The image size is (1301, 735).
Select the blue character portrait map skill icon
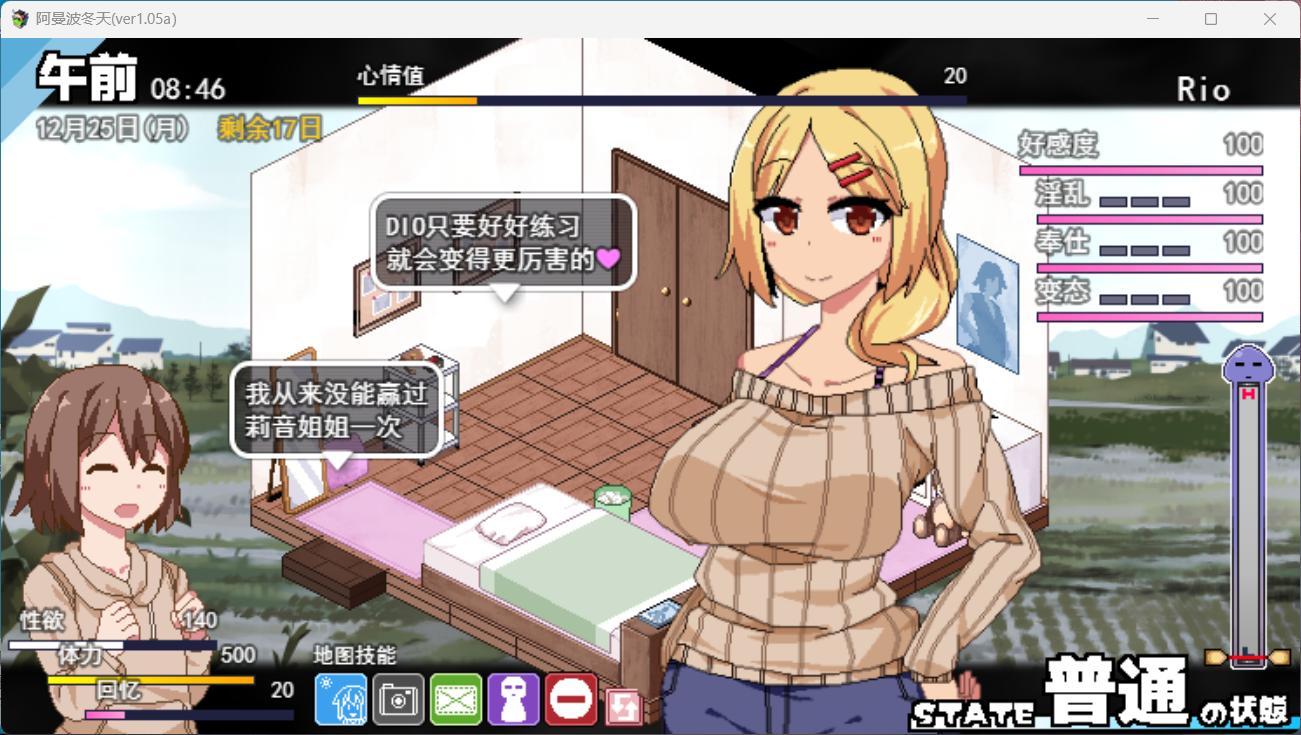(340, 699)
